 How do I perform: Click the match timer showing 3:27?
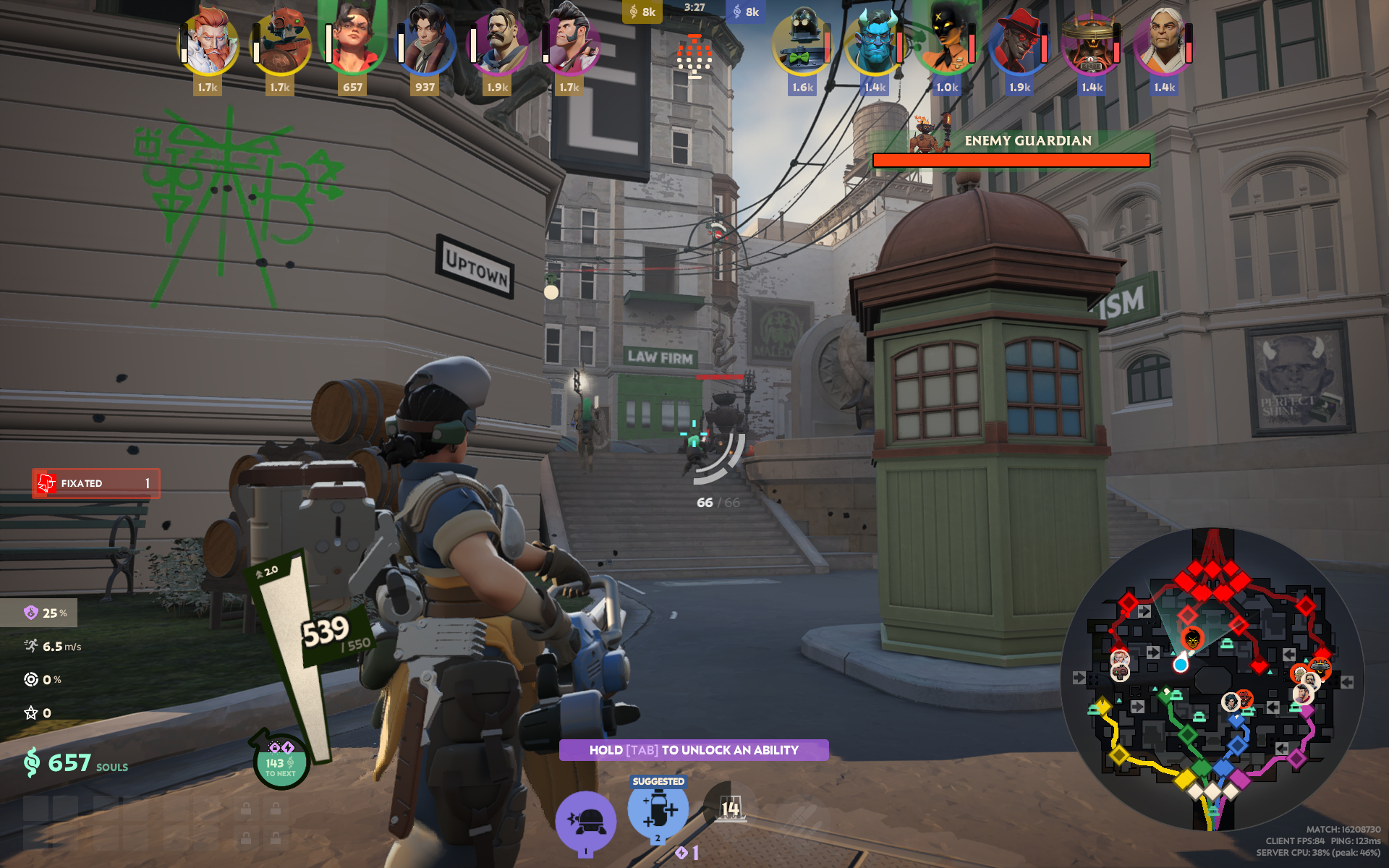[x=695, y=6]
